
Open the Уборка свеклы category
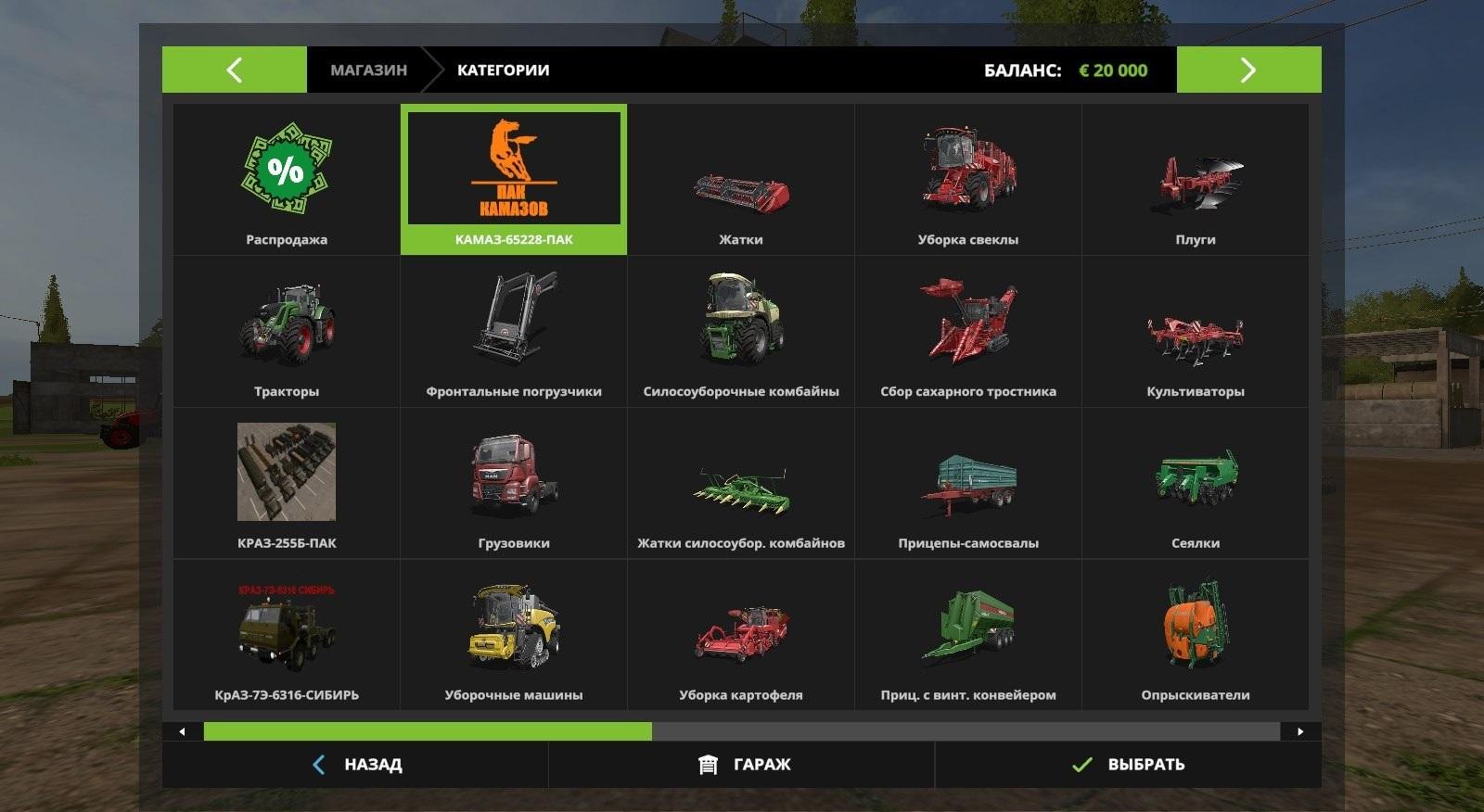pyautogui.click(x=968, y=180)
